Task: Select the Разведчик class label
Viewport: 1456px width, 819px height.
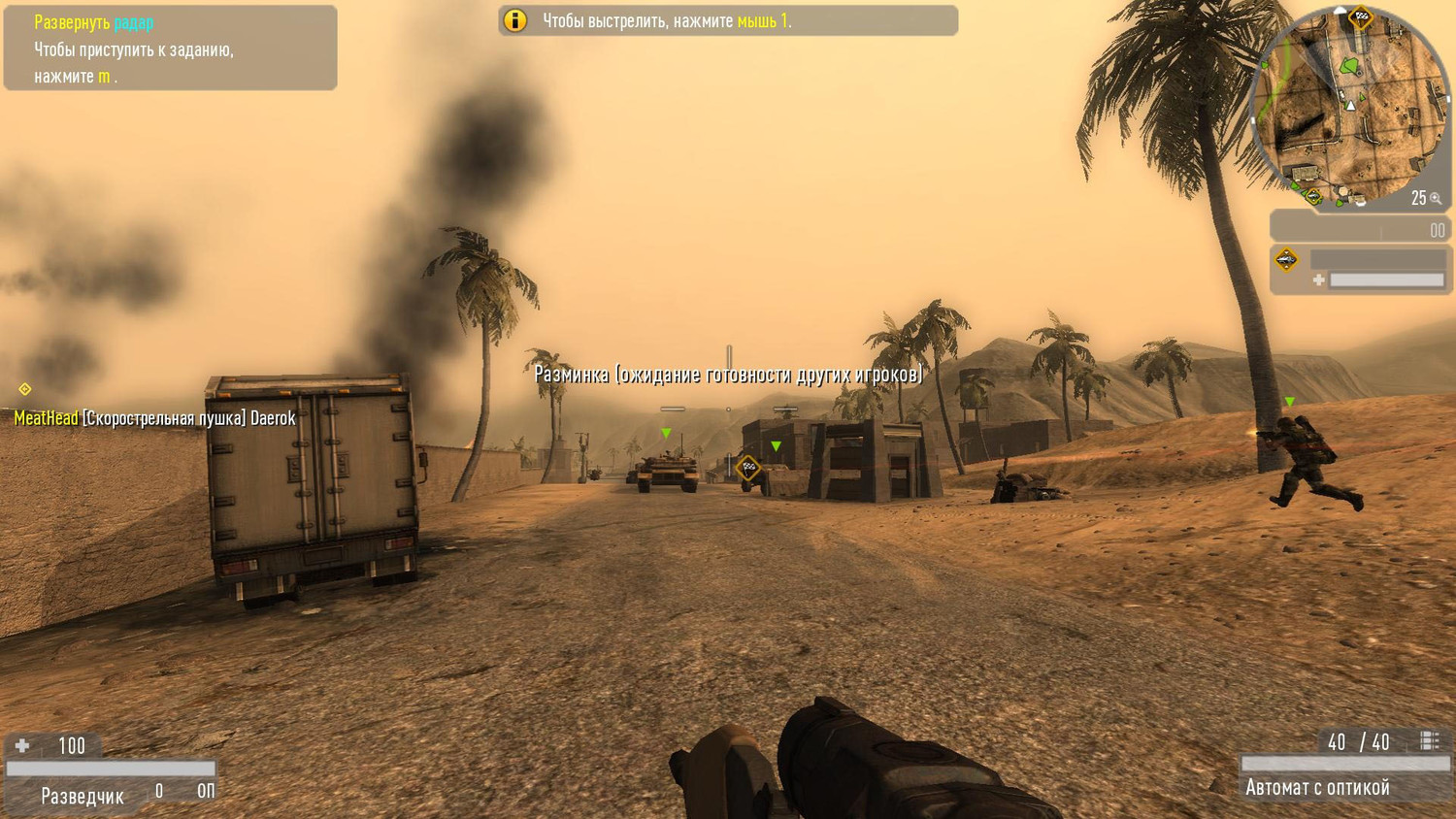Action: 82,795
